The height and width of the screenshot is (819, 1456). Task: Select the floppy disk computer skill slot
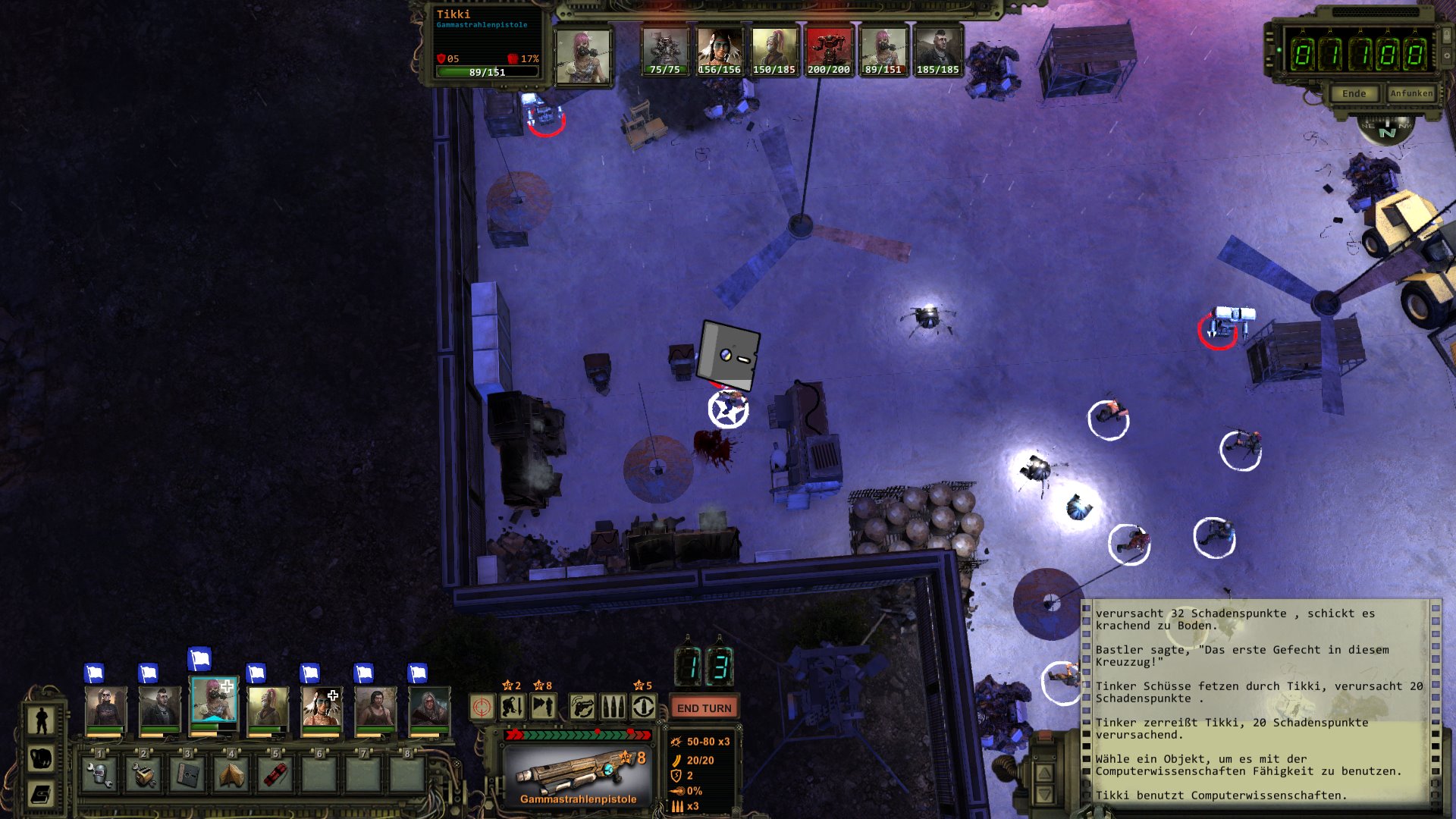point(187,775)
